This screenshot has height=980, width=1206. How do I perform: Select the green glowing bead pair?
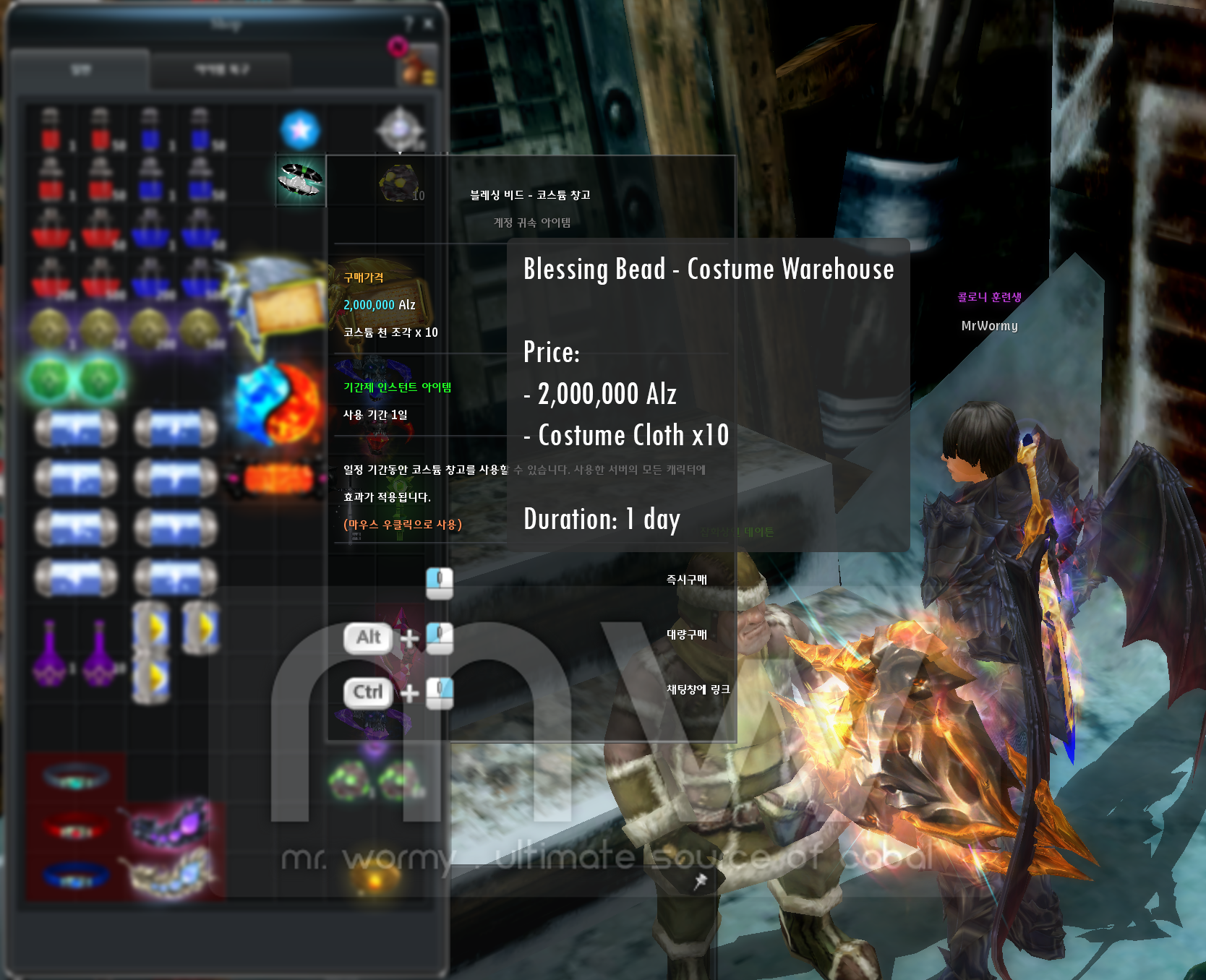[75, 379]
